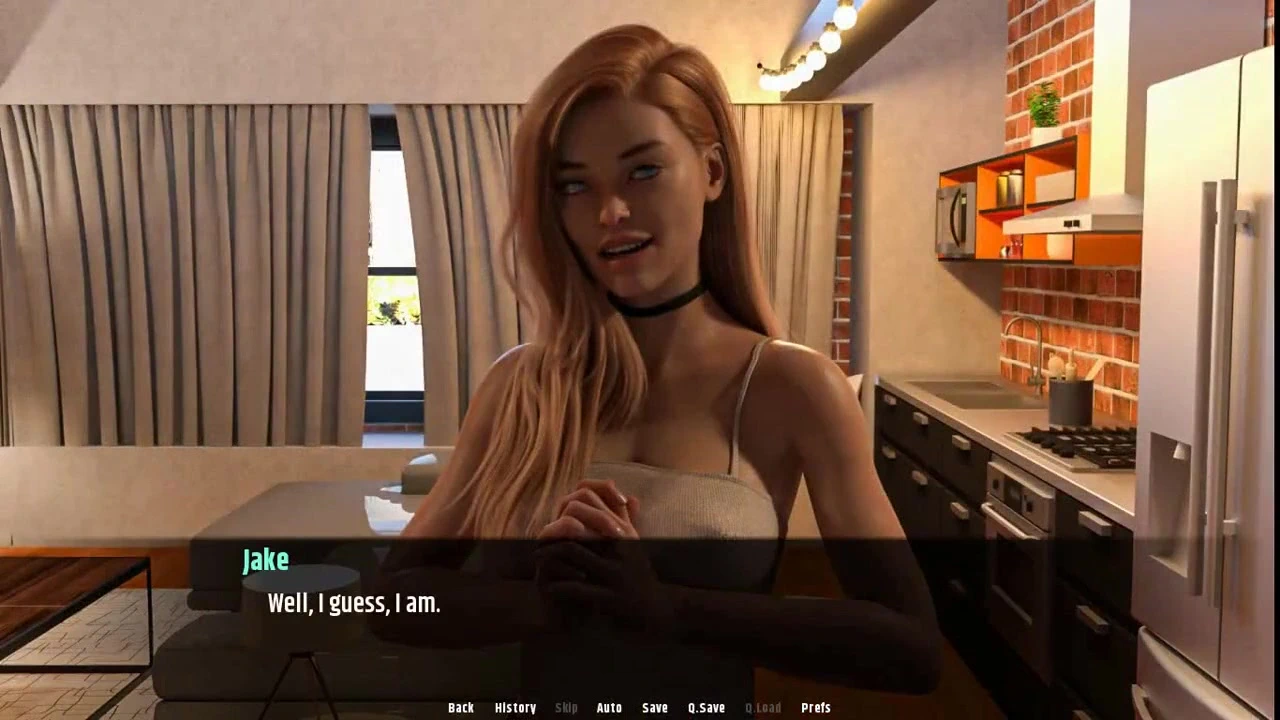This screenshot has height=720, width=1280.
Task: Quick-save the current scene with Q.Save
Action: click(x=706, y=707)
